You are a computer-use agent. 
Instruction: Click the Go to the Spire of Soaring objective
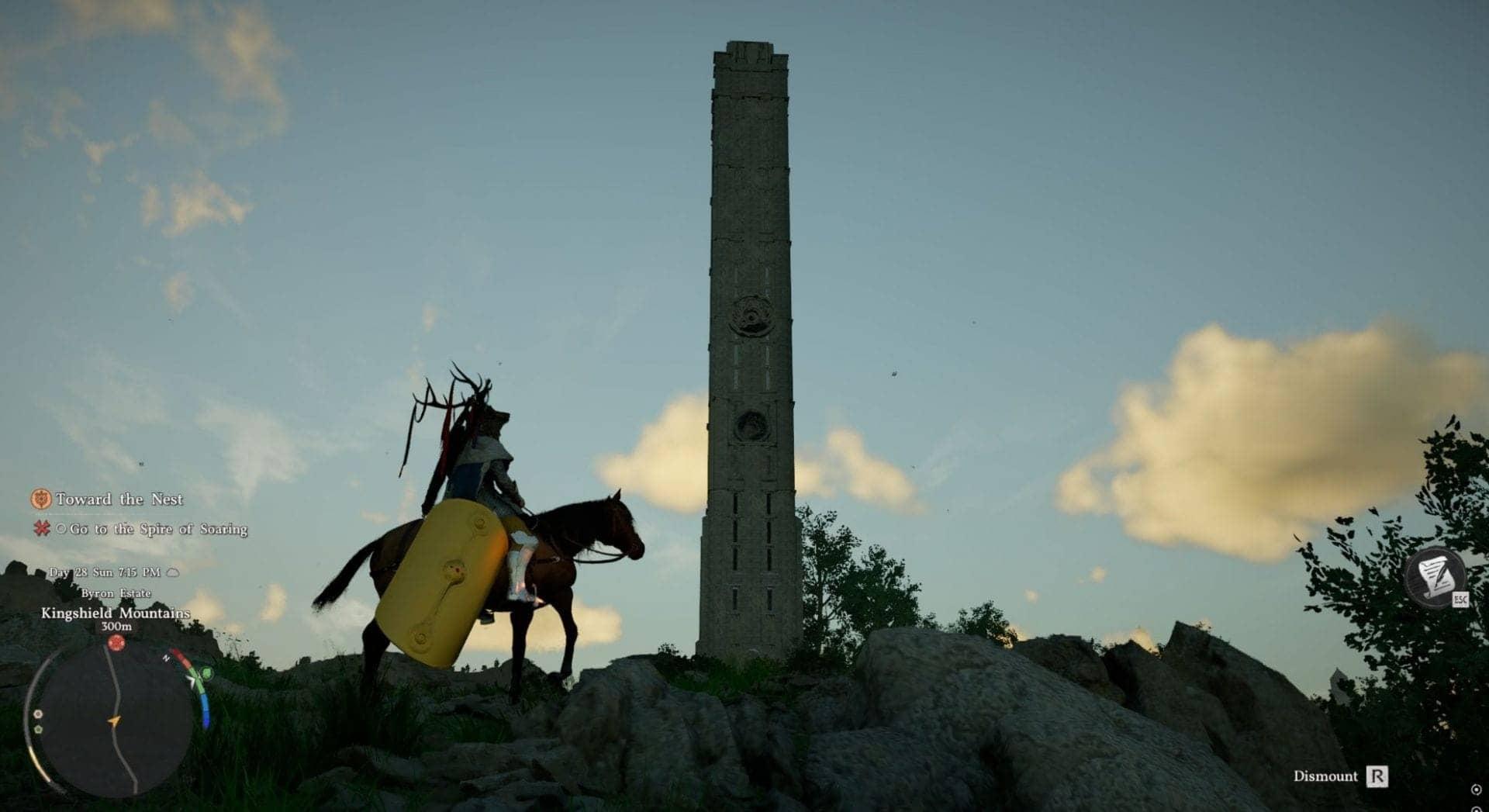158,529
